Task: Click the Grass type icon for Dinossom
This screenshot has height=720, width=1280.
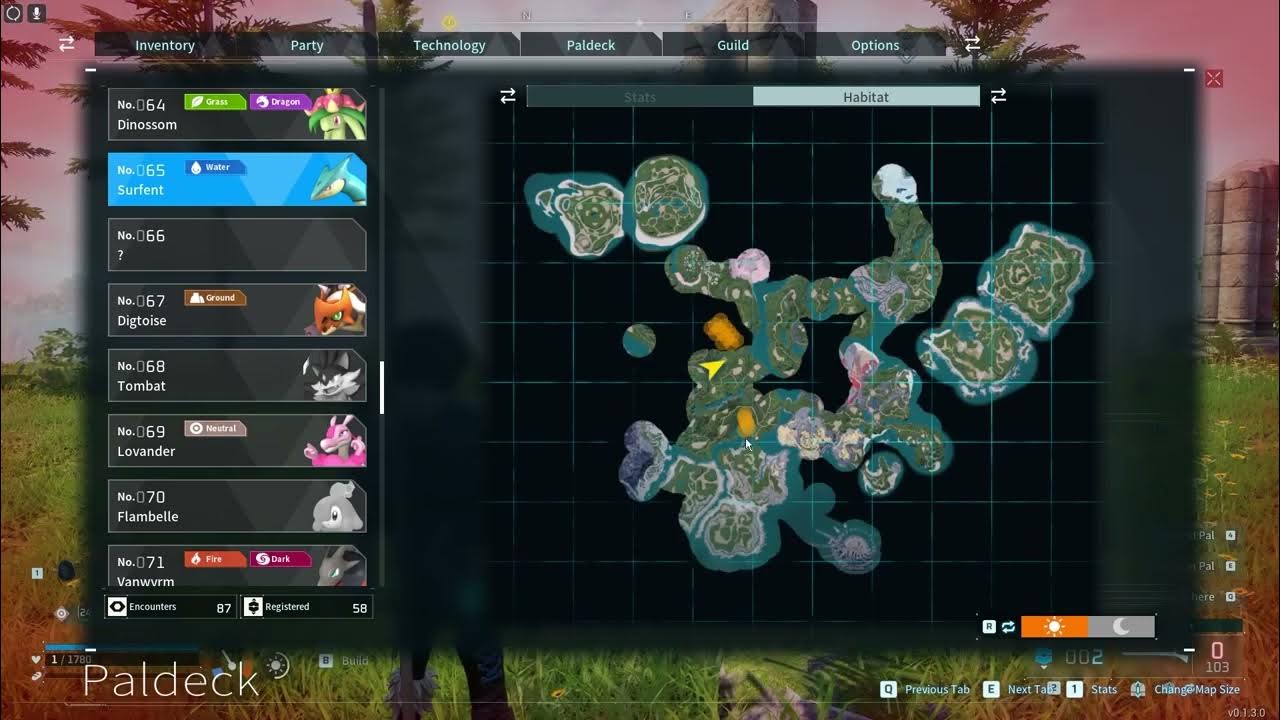Action: point(214,101)
